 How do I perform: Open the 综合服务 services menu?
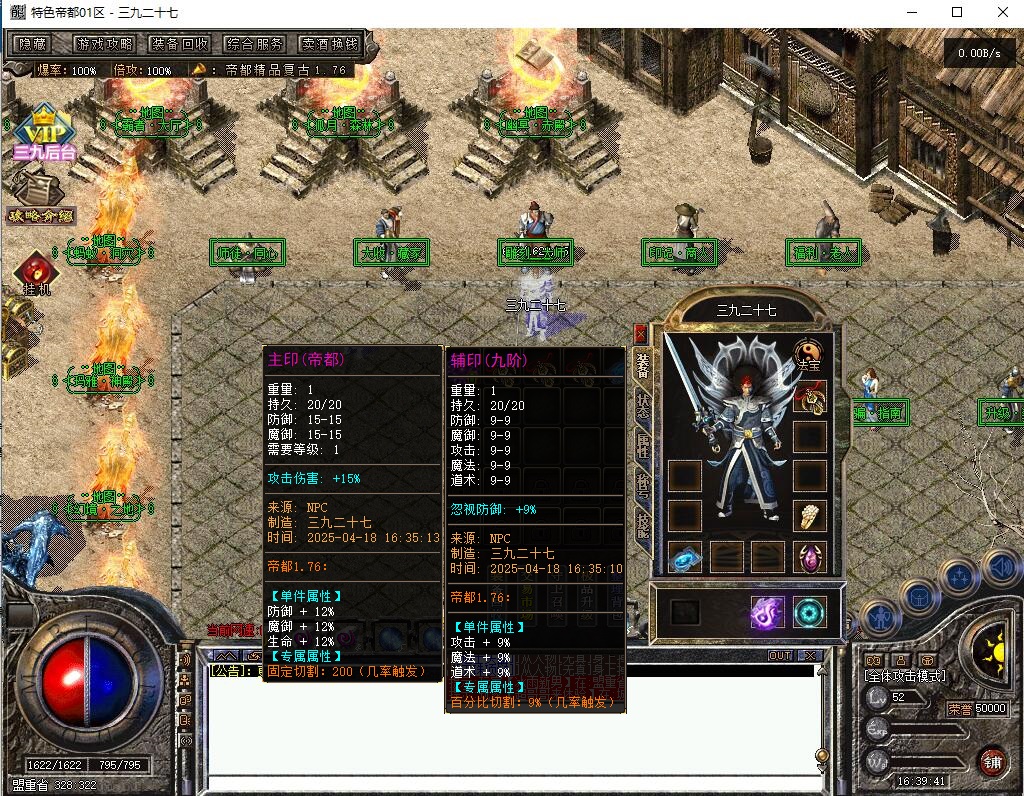pyautogui.click(x=255, y=44)
